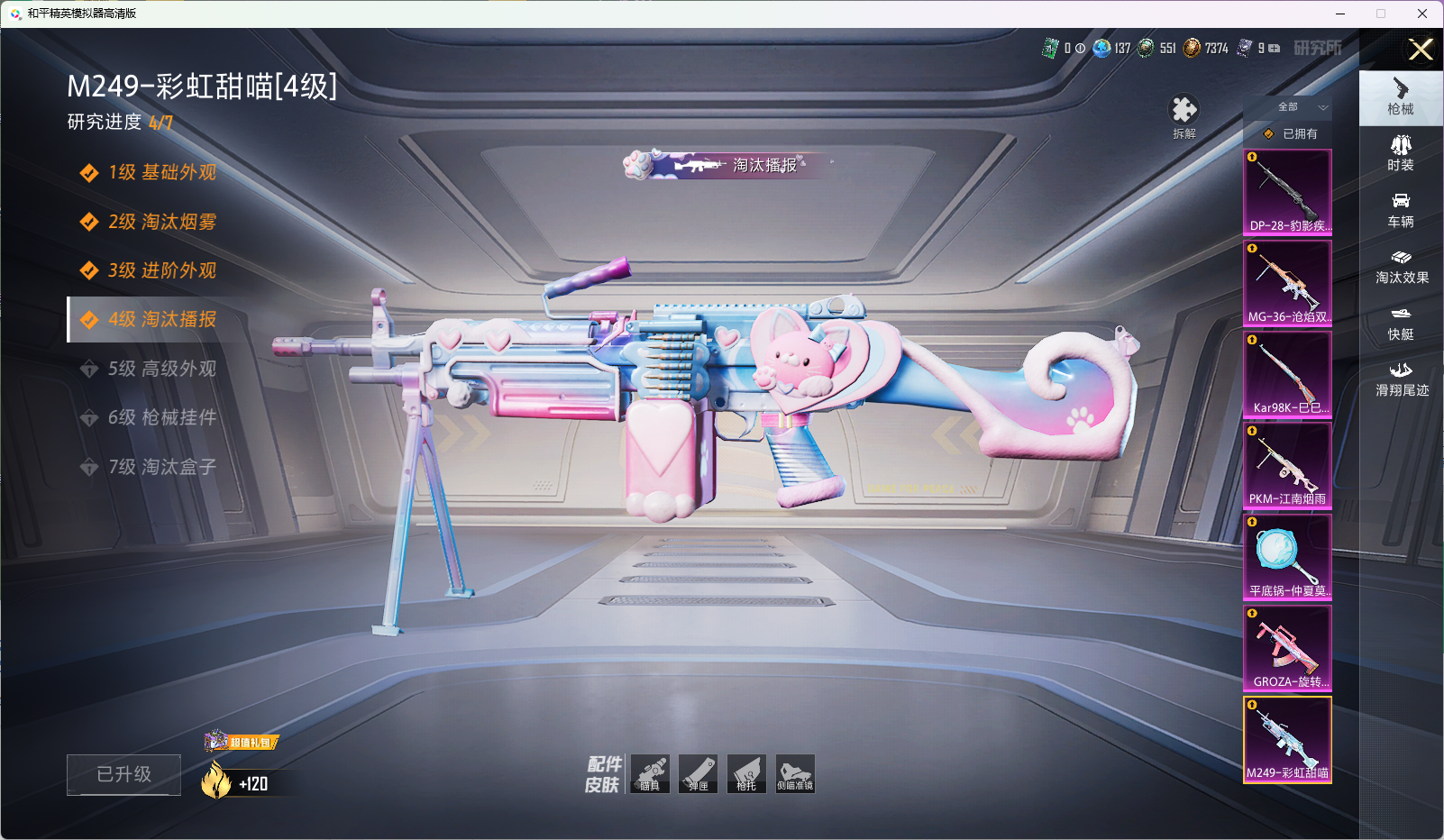Switch to the 时装 outfit tab
This screenshot has height=840, width=1444.
(x=1400, y=152)
